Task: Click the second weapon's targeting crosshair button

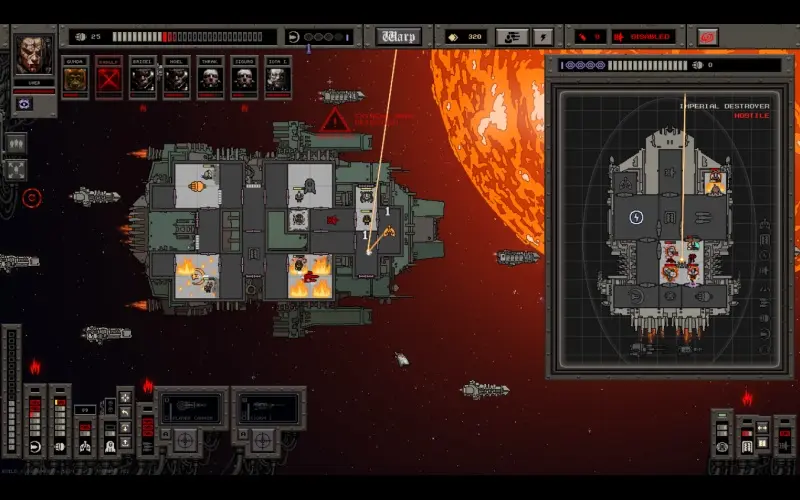Action: (x=262, y=438)
